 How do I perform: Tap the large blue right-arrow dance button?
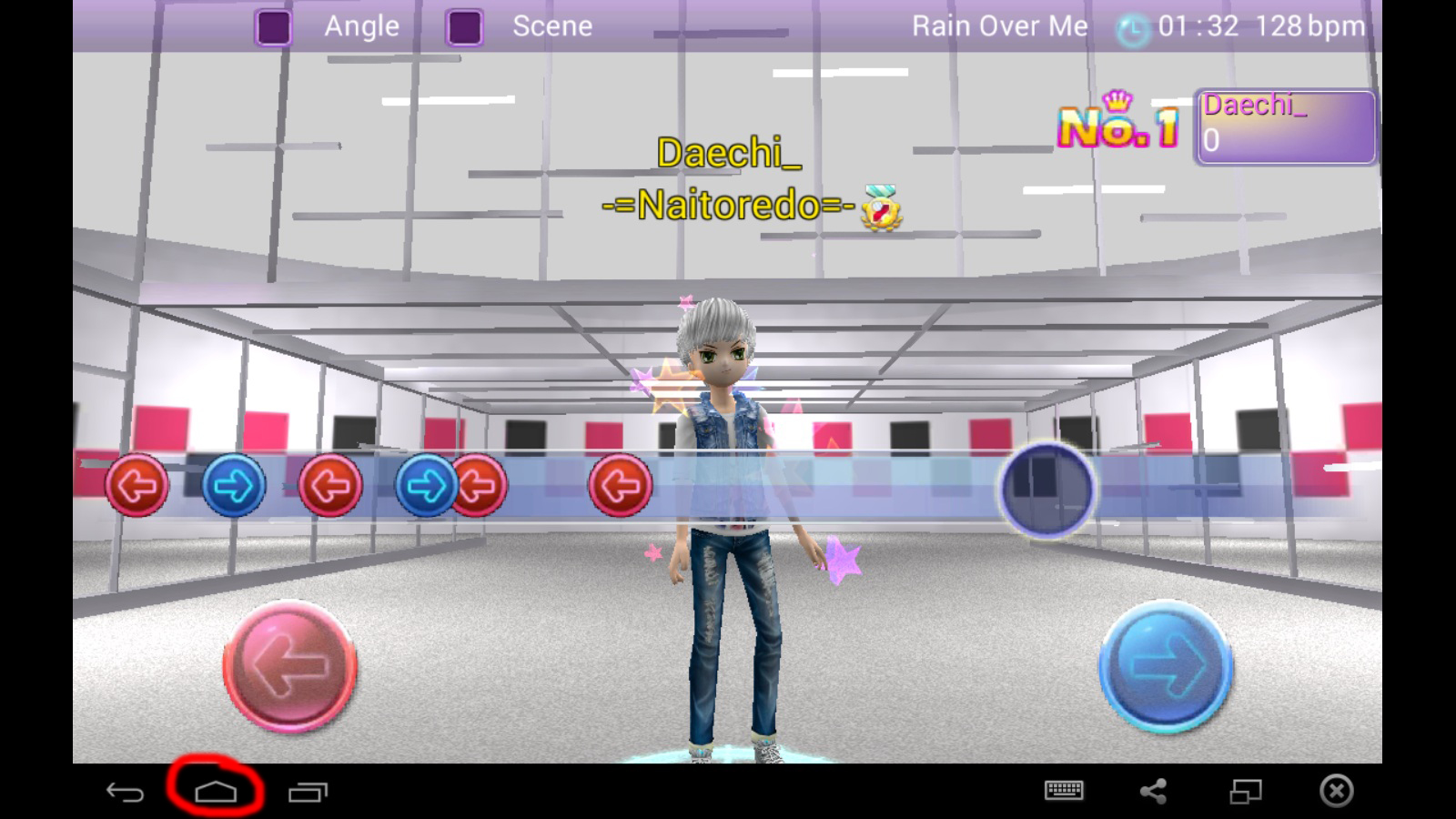coord(1168,666)
